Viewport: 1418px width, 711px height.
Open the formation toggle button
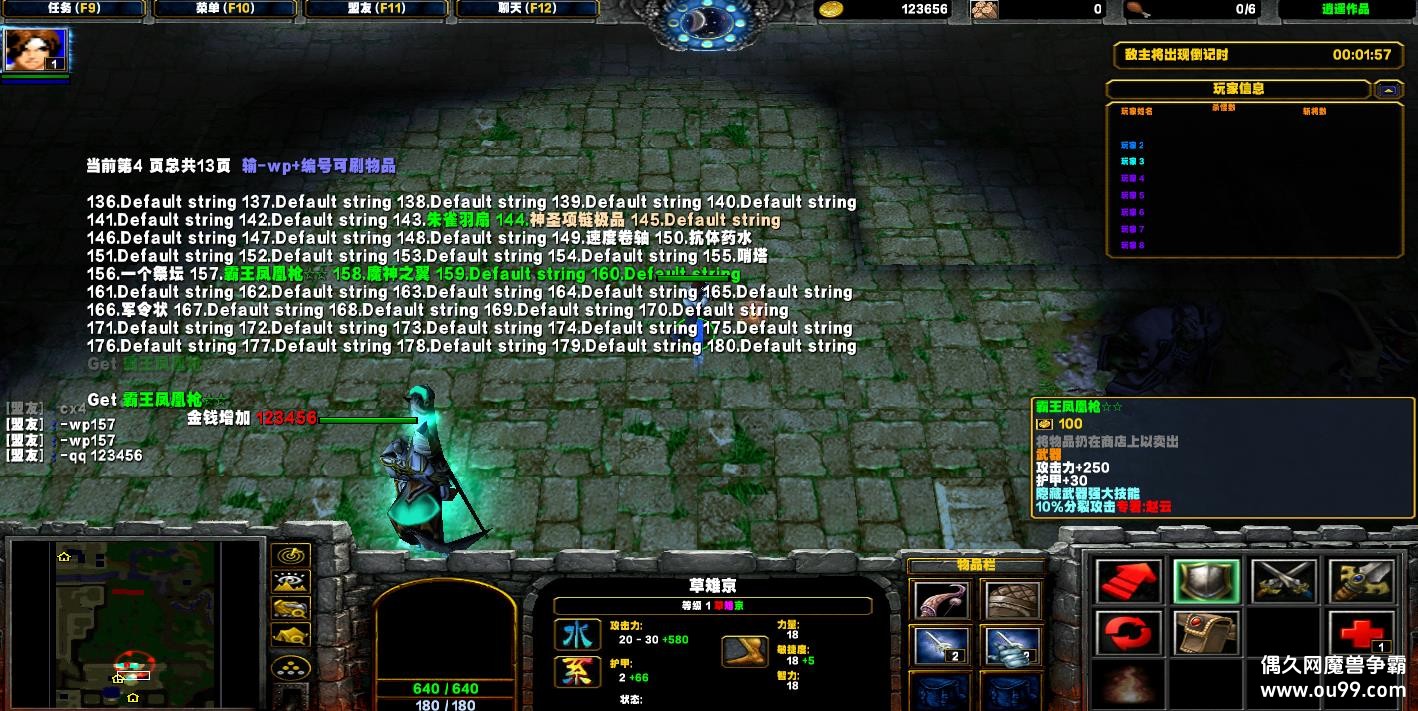[291, 668]
